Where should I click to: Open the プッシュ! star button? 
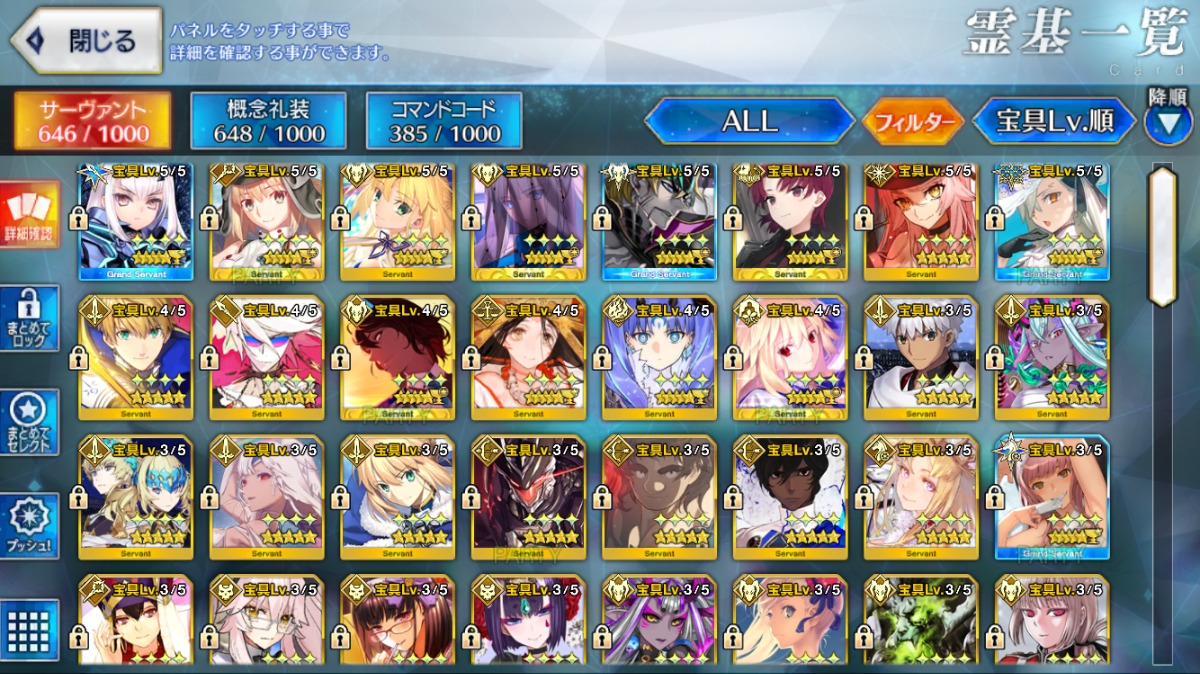[30, 526]
